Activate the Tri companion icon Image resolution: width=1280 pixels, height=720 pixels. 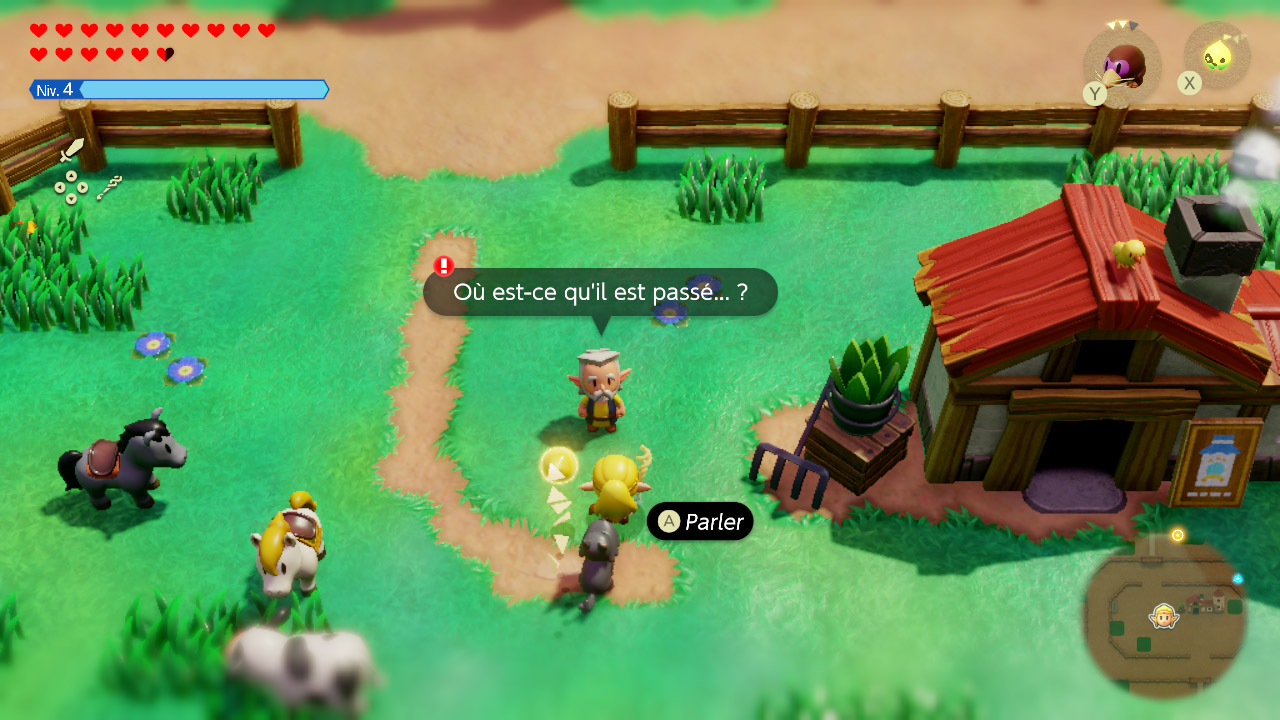pyautogui.click(x=1217, y=55)
